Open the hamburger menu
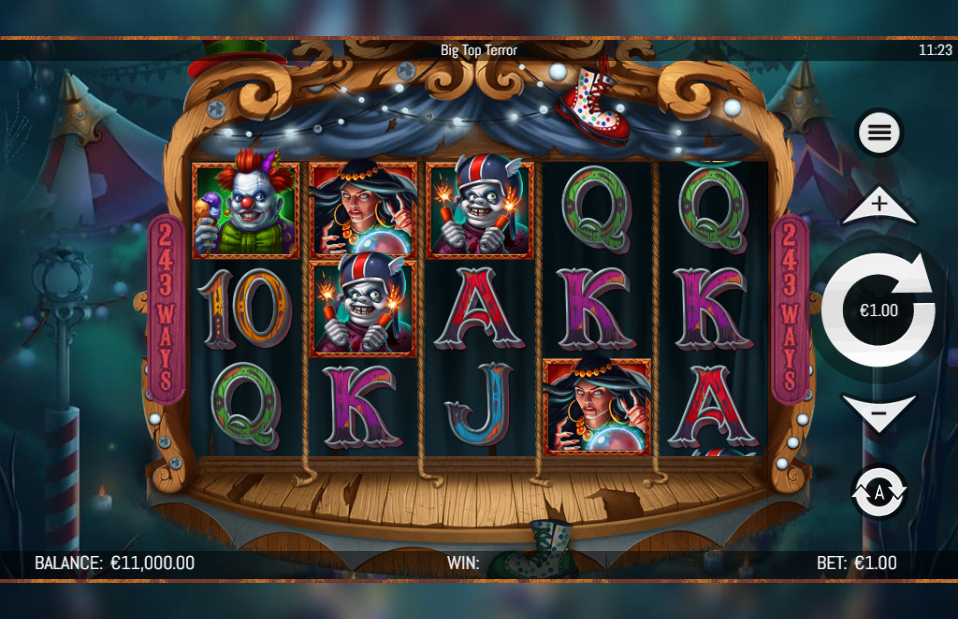 pos(879,132)
